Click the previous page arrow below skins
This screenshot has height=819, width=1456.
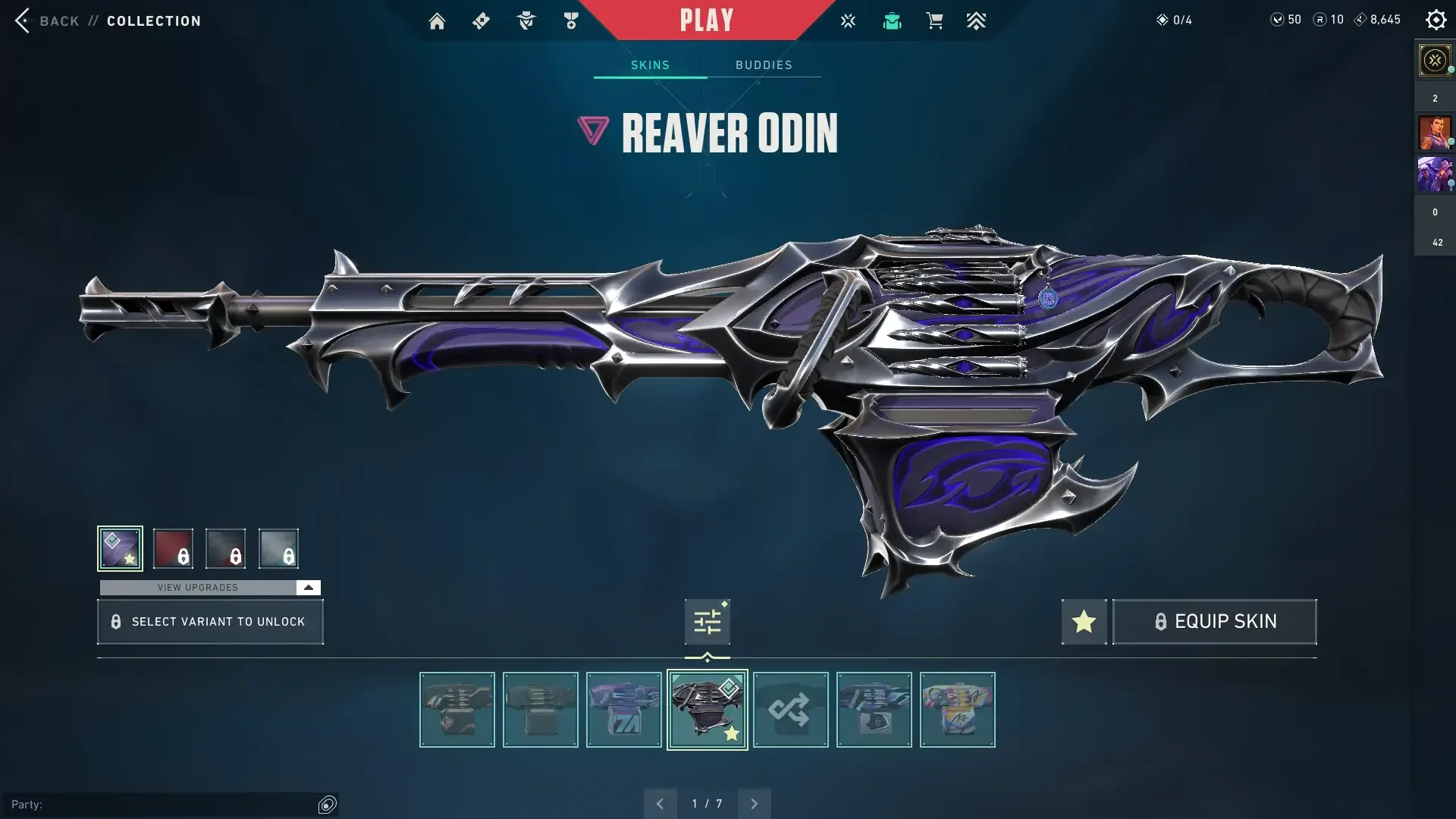(x=659, y=802)
